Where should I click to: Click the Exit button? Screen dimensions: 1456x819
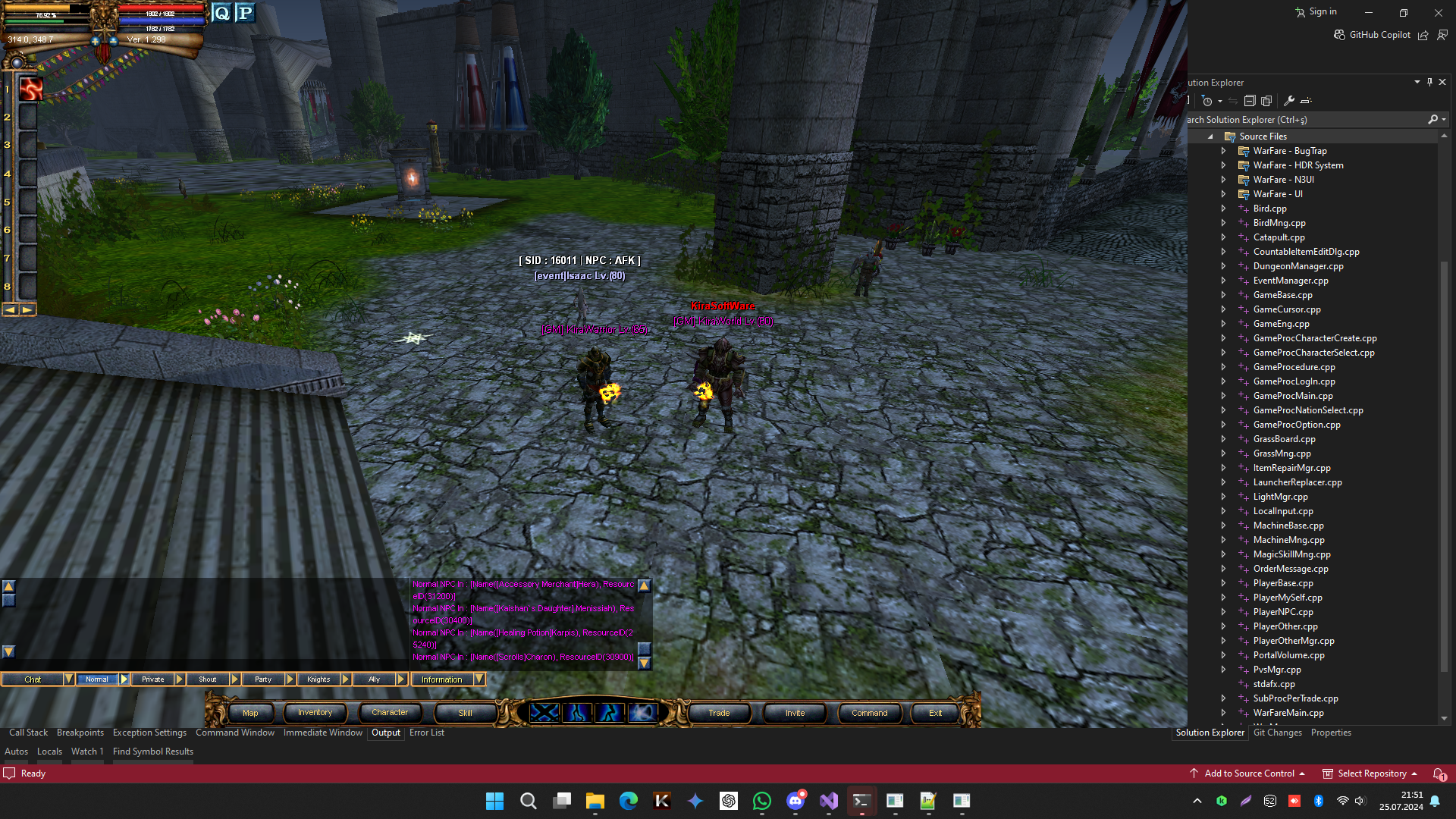[x=935, y=713]
